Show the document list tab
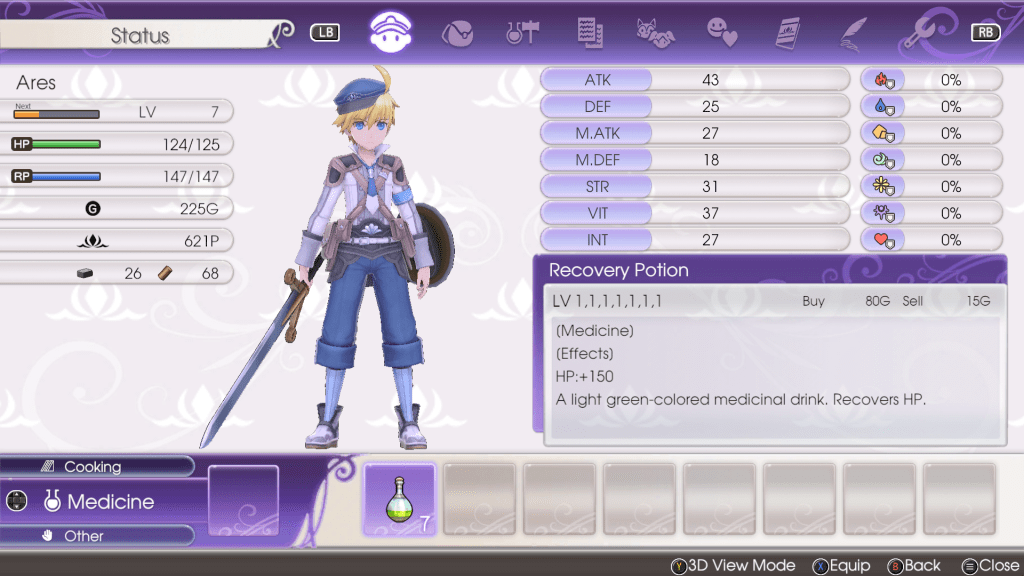This screenshot has height=576, width=1024. (x=589, y=32)
